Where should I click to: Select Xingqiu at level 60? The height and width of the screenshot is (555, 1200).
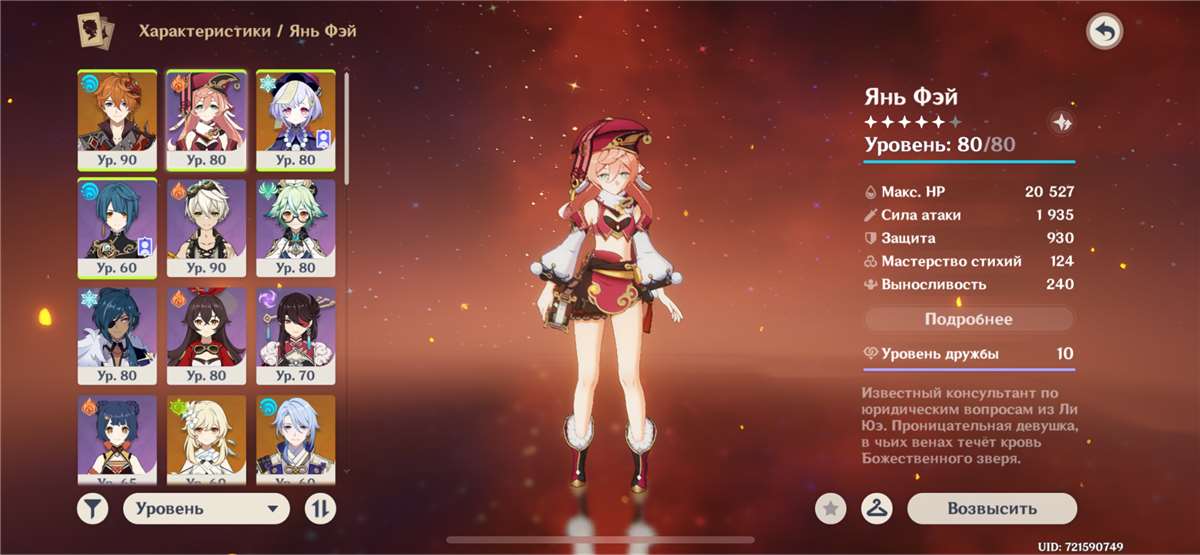[x=116, y=229]
